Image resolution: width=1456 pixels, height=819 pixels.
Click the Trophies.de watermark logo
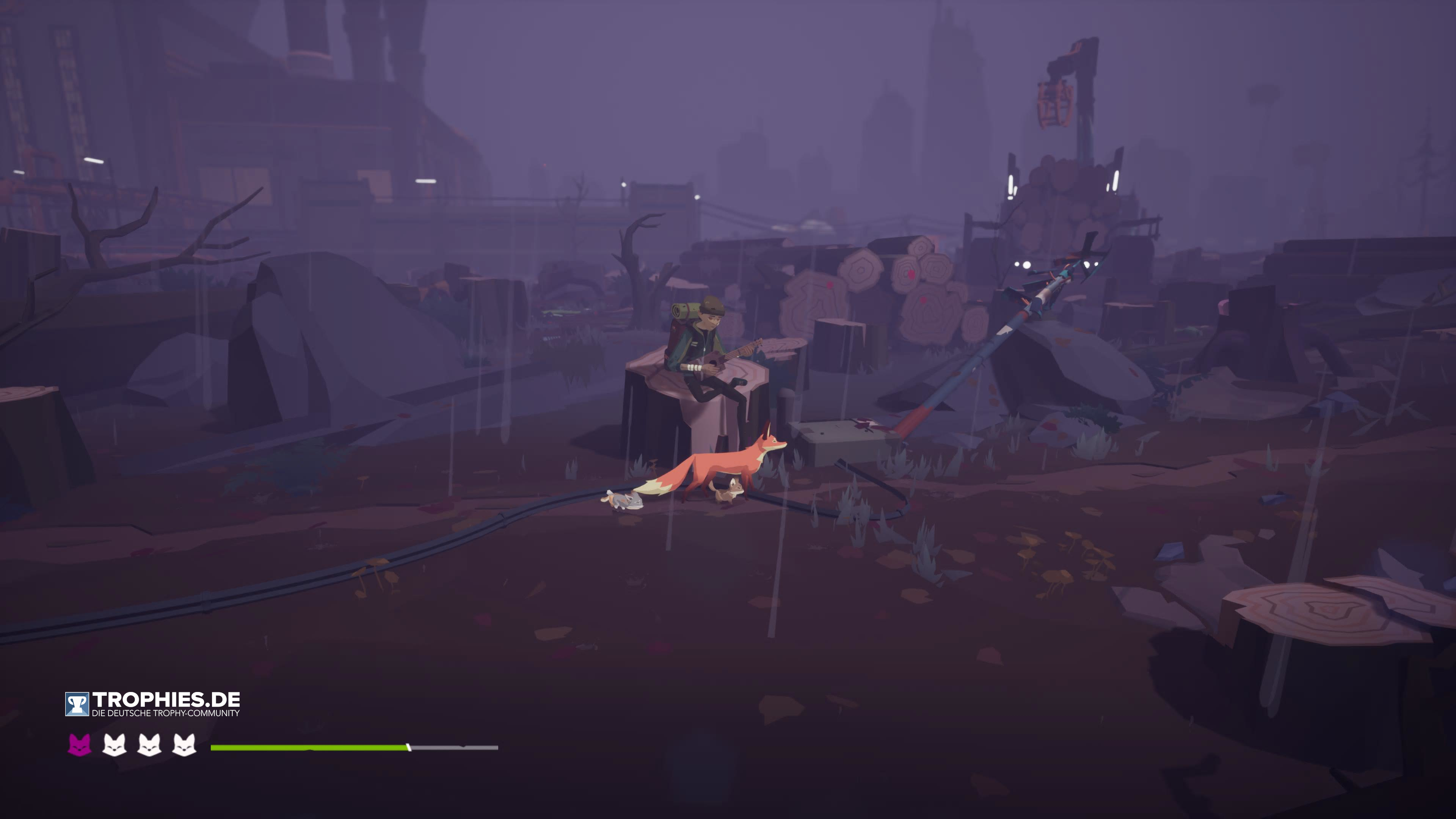pyautogui.click(x=152, y=704)
